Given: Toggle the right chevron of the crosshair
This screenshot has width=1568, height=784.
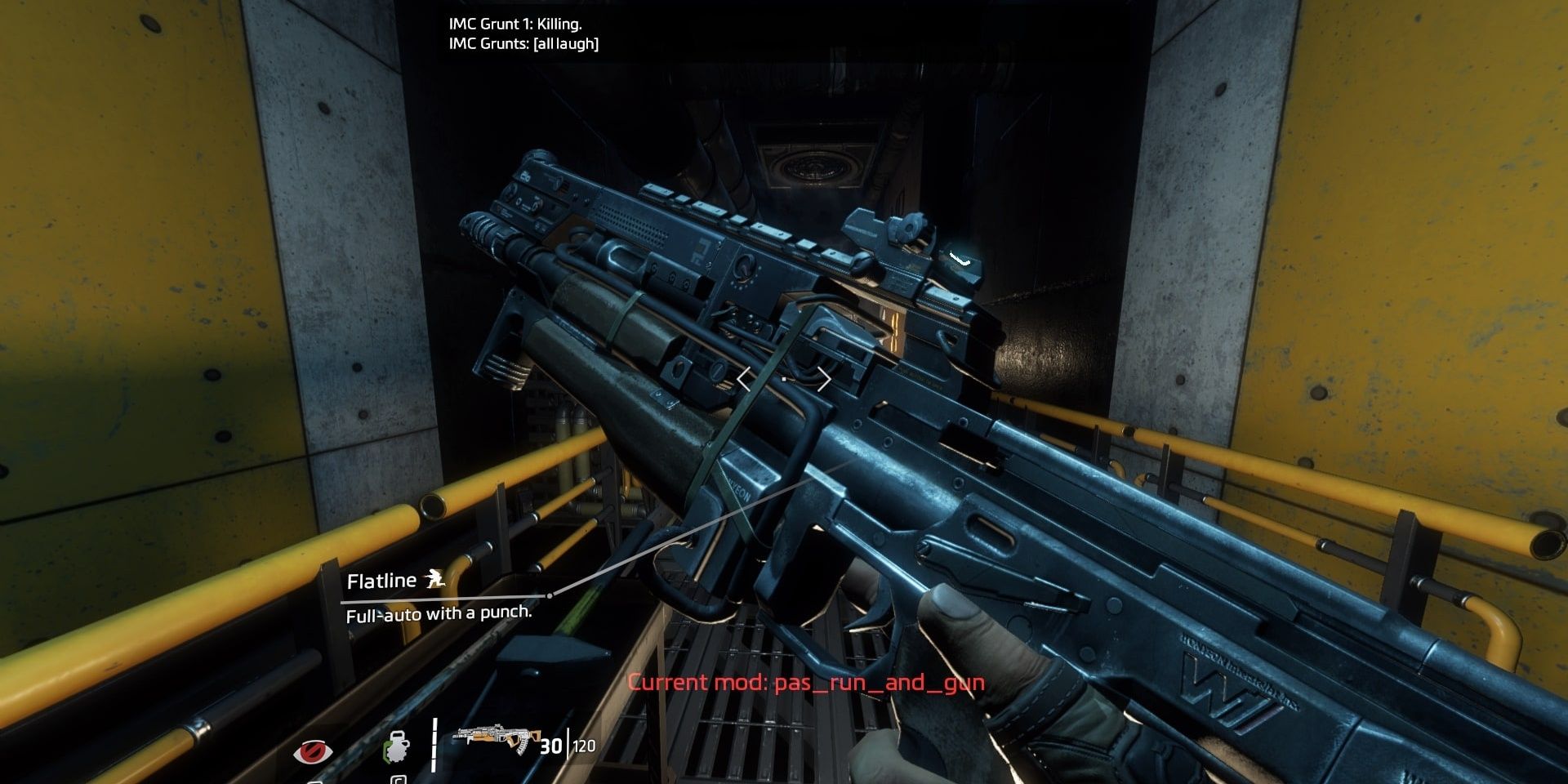Looking at the screenshot, I should (x=823, y=379).
